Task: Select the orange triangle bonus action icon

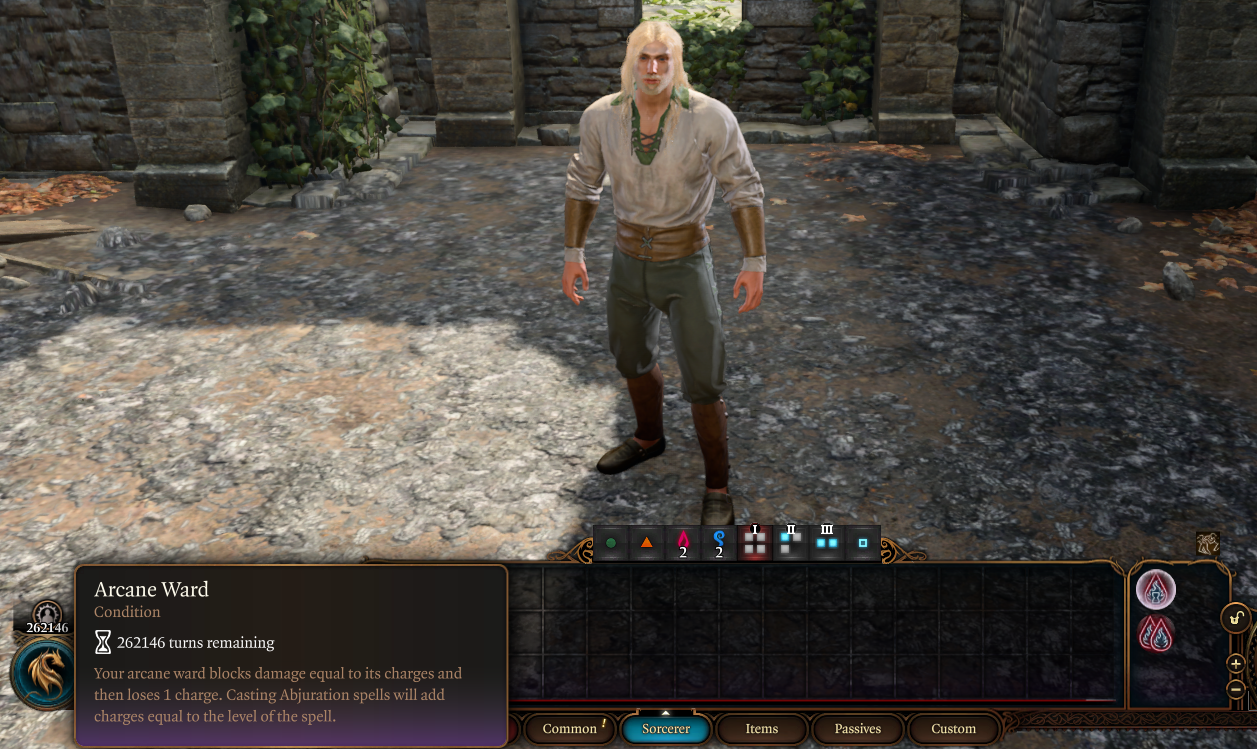Action: click(x=647, y=543)
